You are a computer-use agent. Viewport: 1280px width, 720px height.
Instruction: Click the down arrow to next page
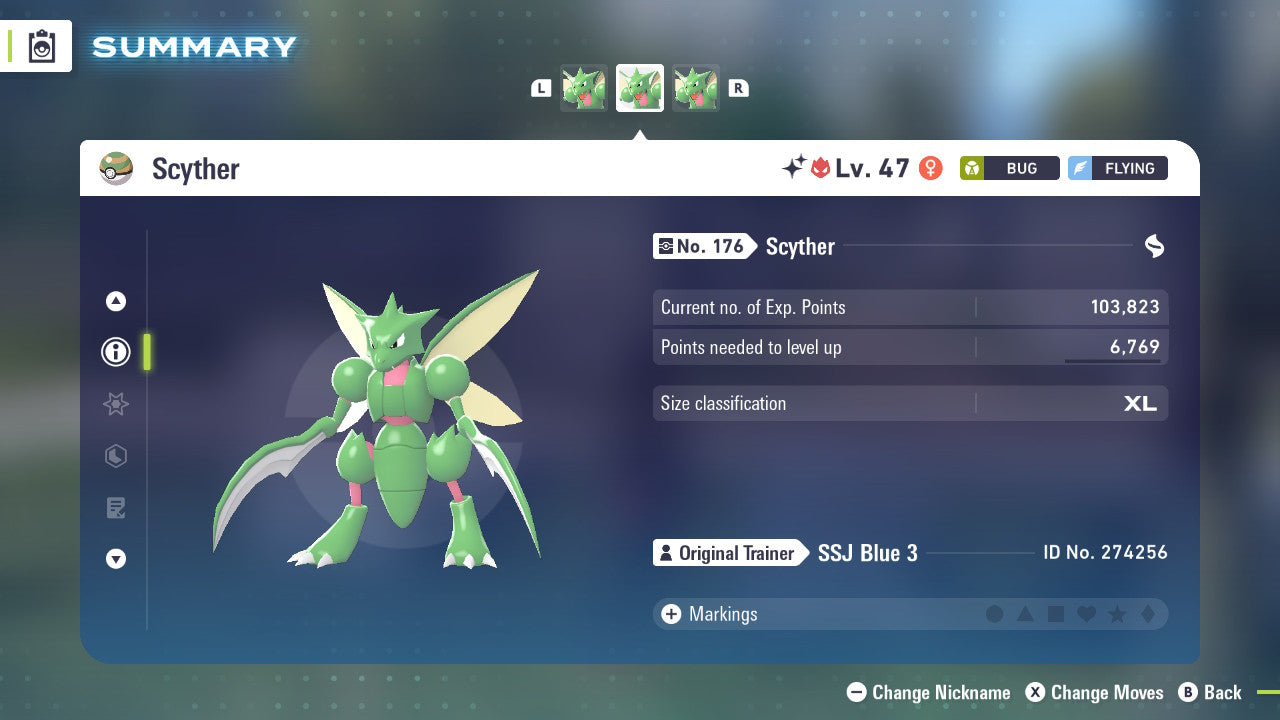[116, 559]
